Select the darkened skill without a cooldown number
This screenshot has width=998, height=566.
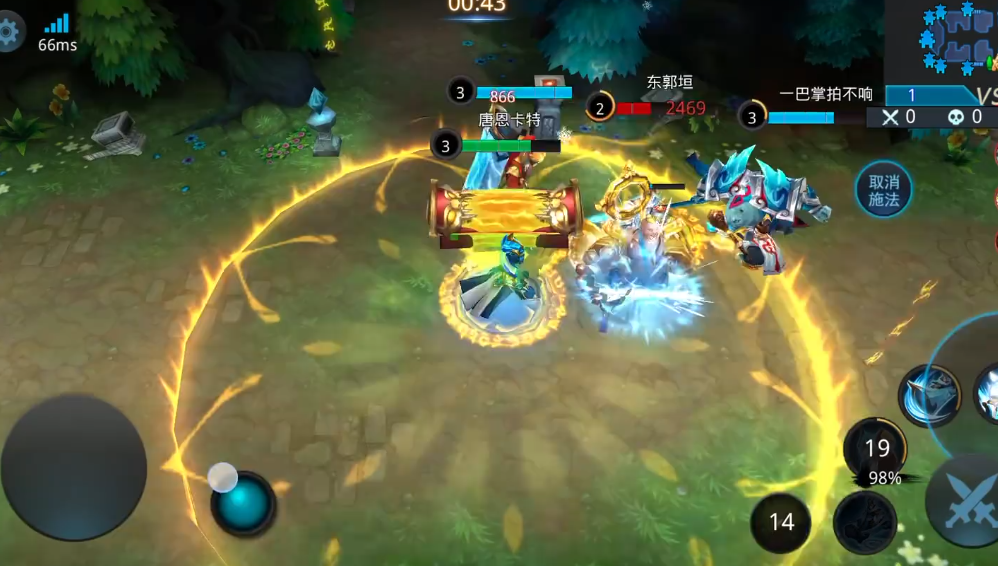point(864,522)
